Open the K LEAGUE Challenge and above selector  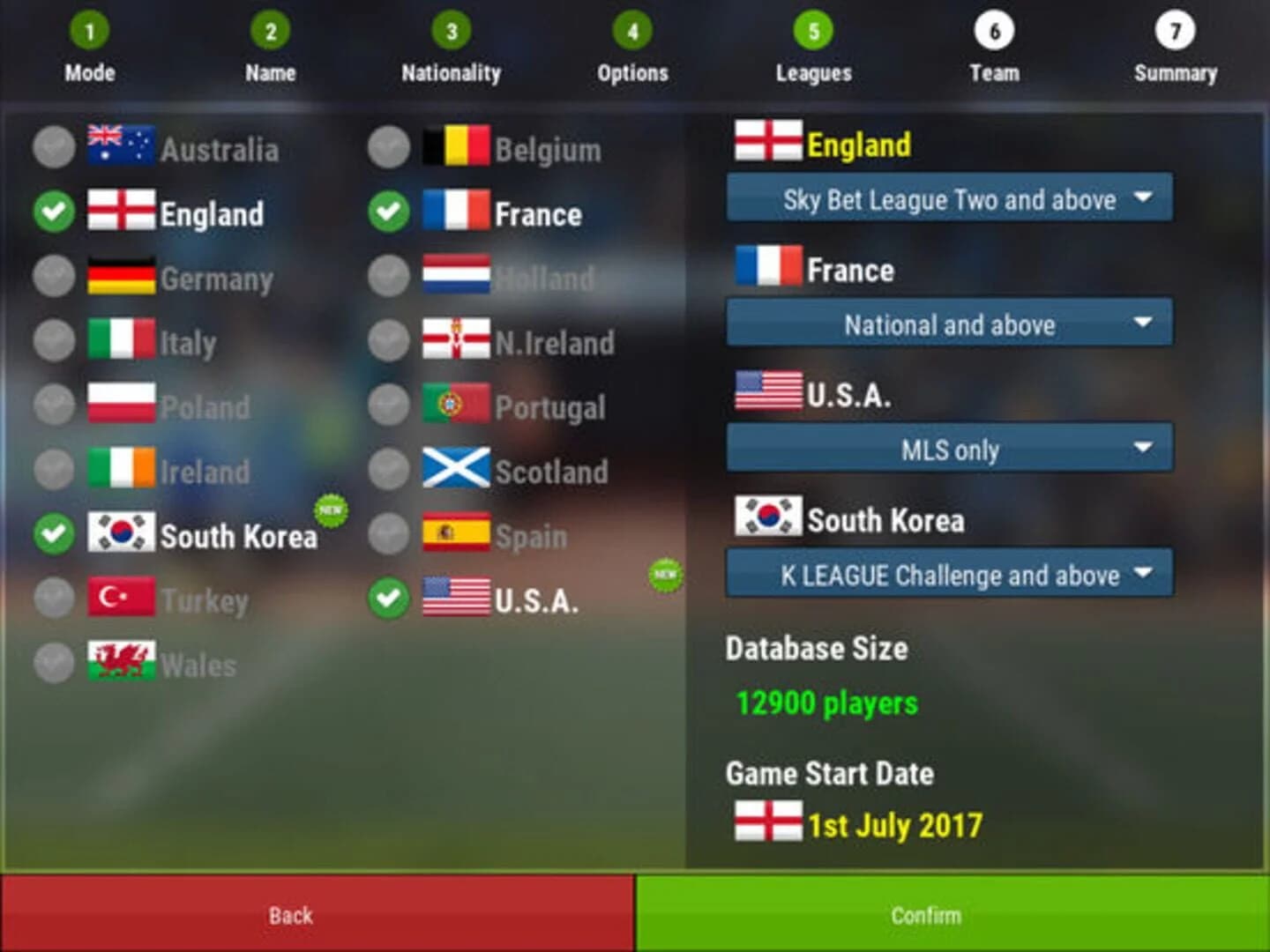(x=949, y=574)
